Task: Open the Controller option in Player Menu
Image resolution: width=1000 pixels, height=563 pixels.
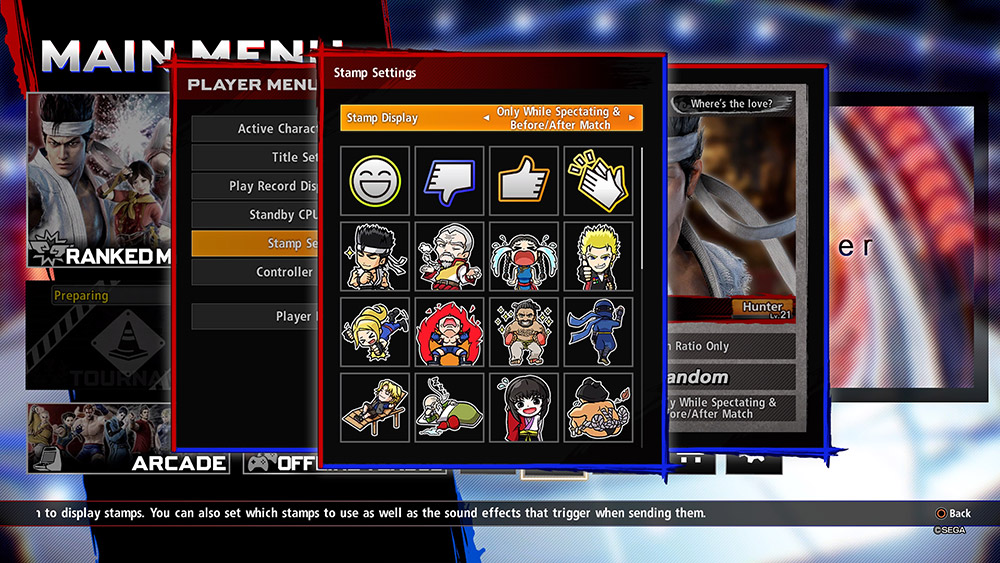Action: [x=256, y=272]
